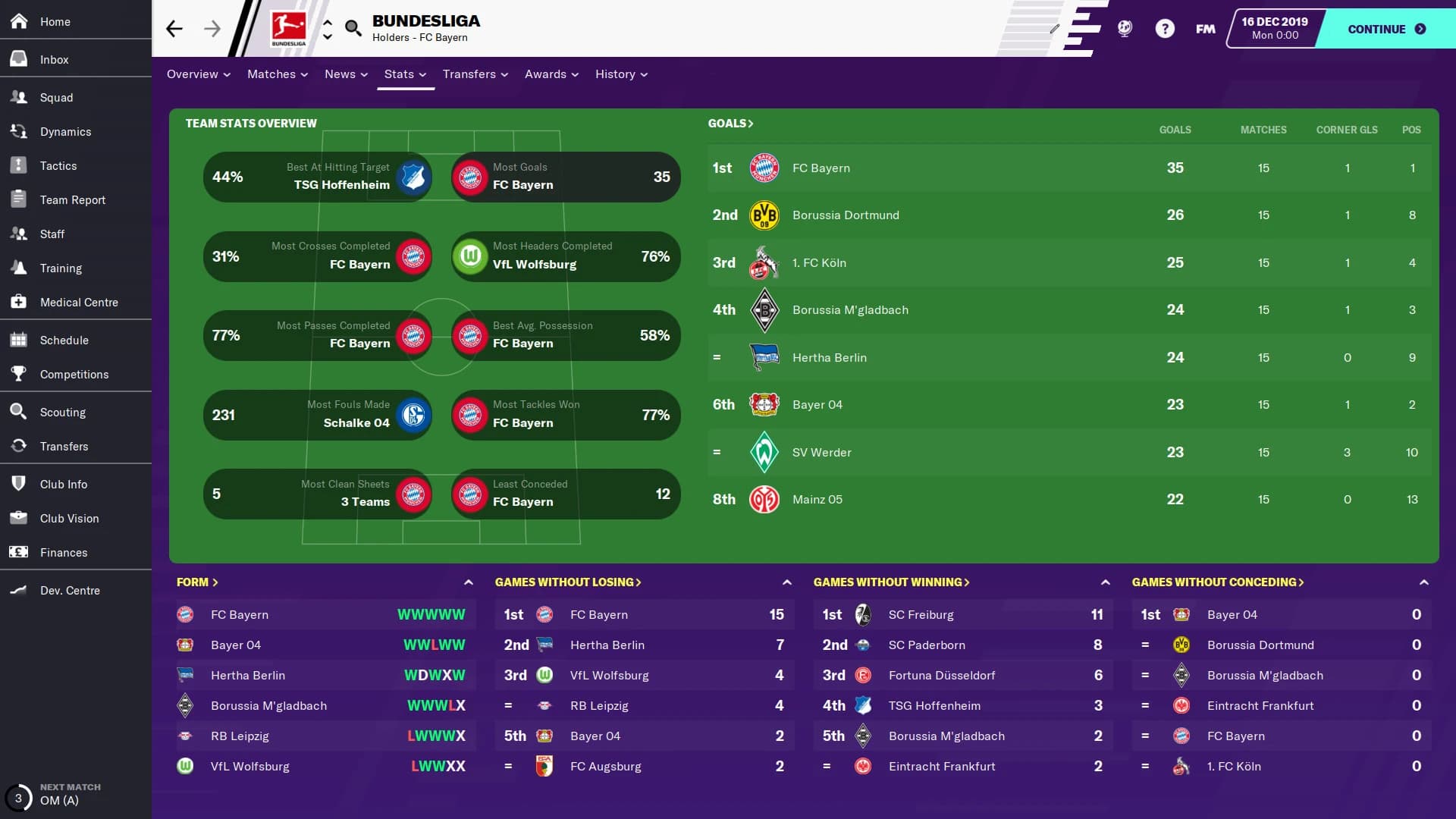
Task: Open the Scouting section
Action: [61, 412]
